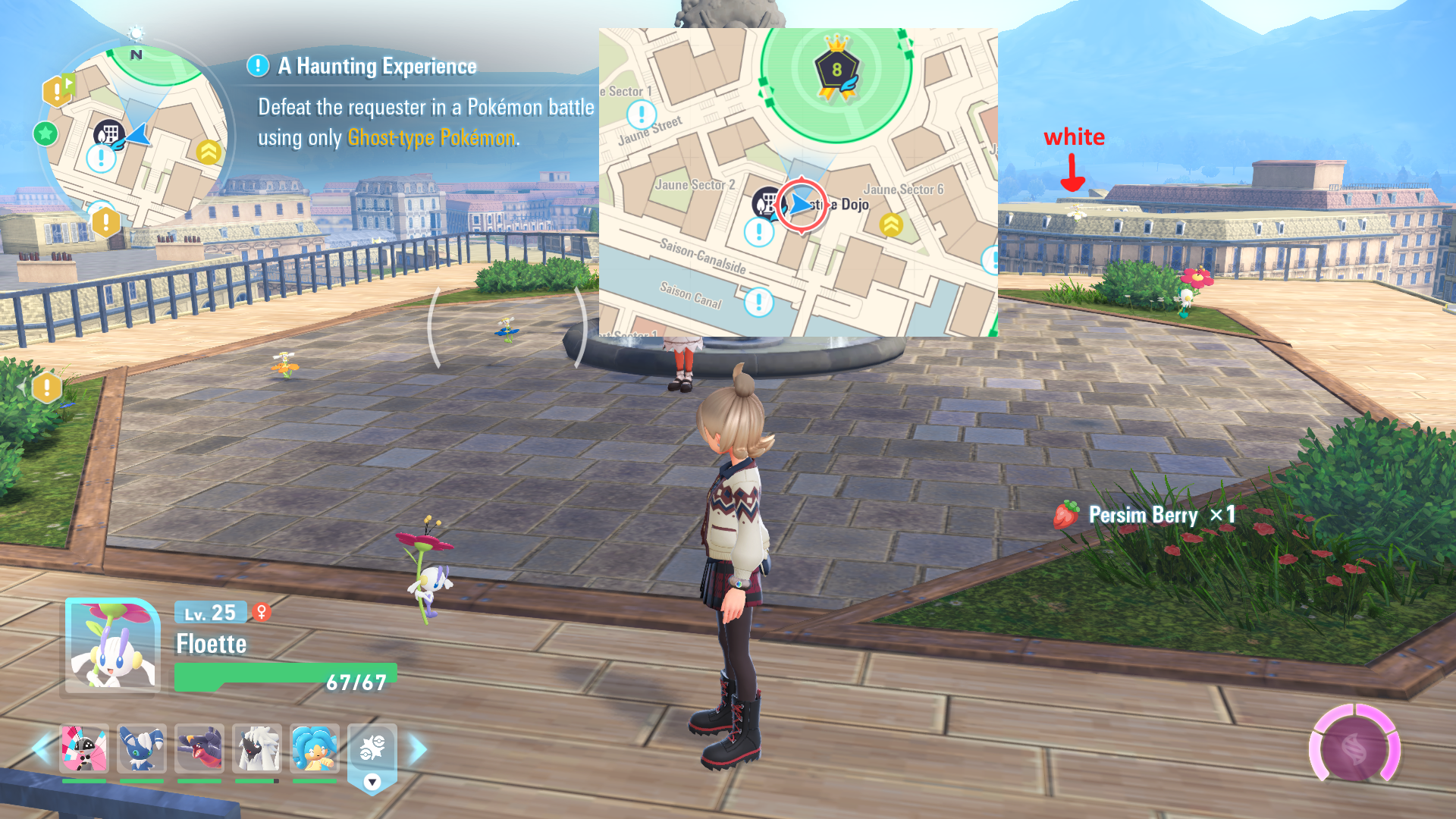Viewport: 1456px width, 819px height.
Task: Switch to the blue Meowstic party slot
Action: [142, 748]
